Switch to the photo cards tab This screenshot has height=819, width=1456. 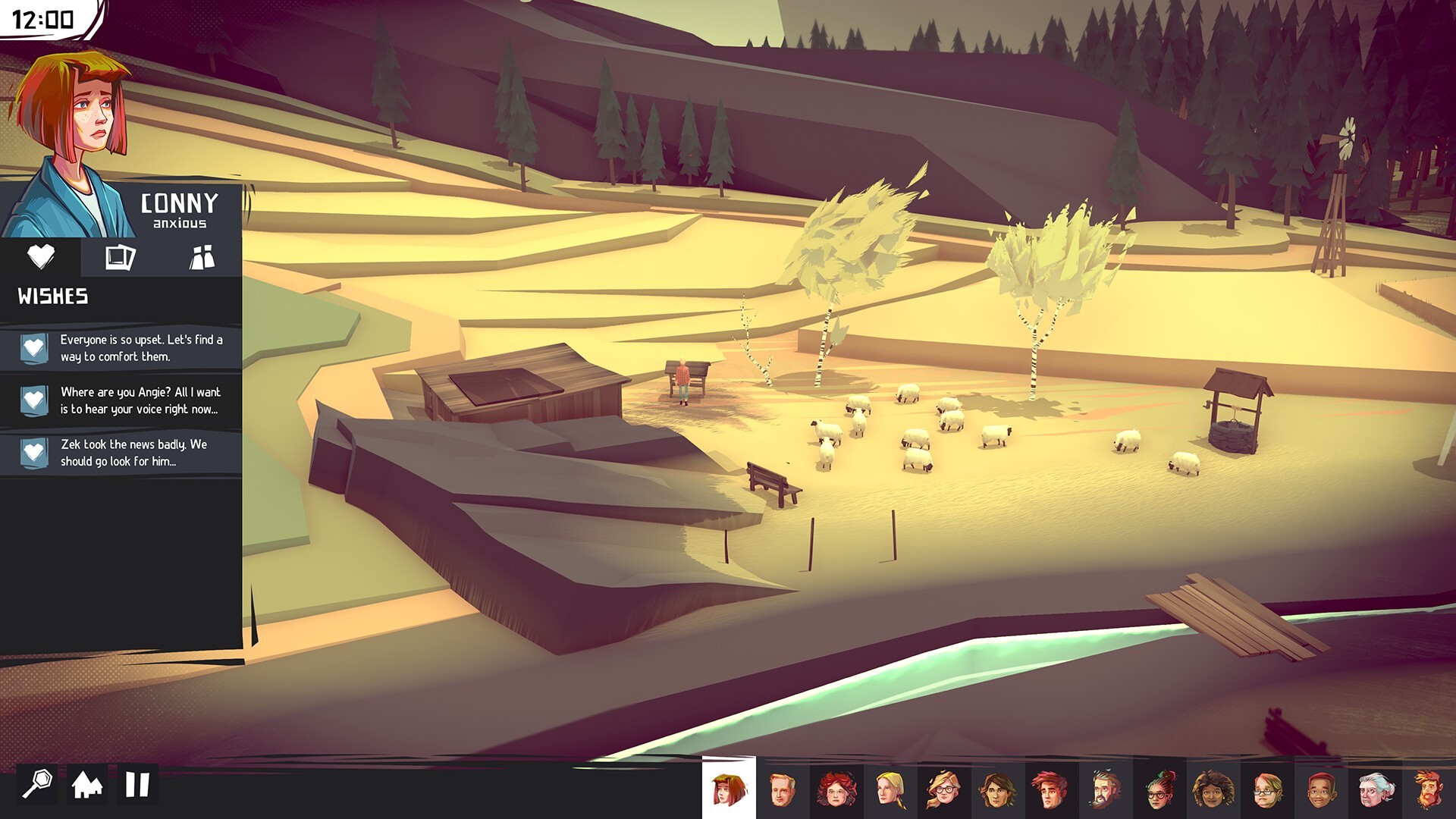pos(120,257)
